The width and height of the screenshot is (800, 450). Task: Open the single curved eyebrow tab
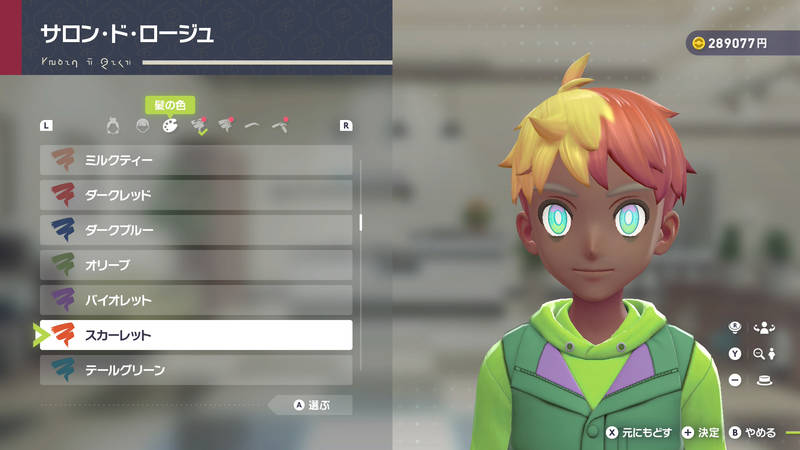pyautogui.click(x=252, y=126)
